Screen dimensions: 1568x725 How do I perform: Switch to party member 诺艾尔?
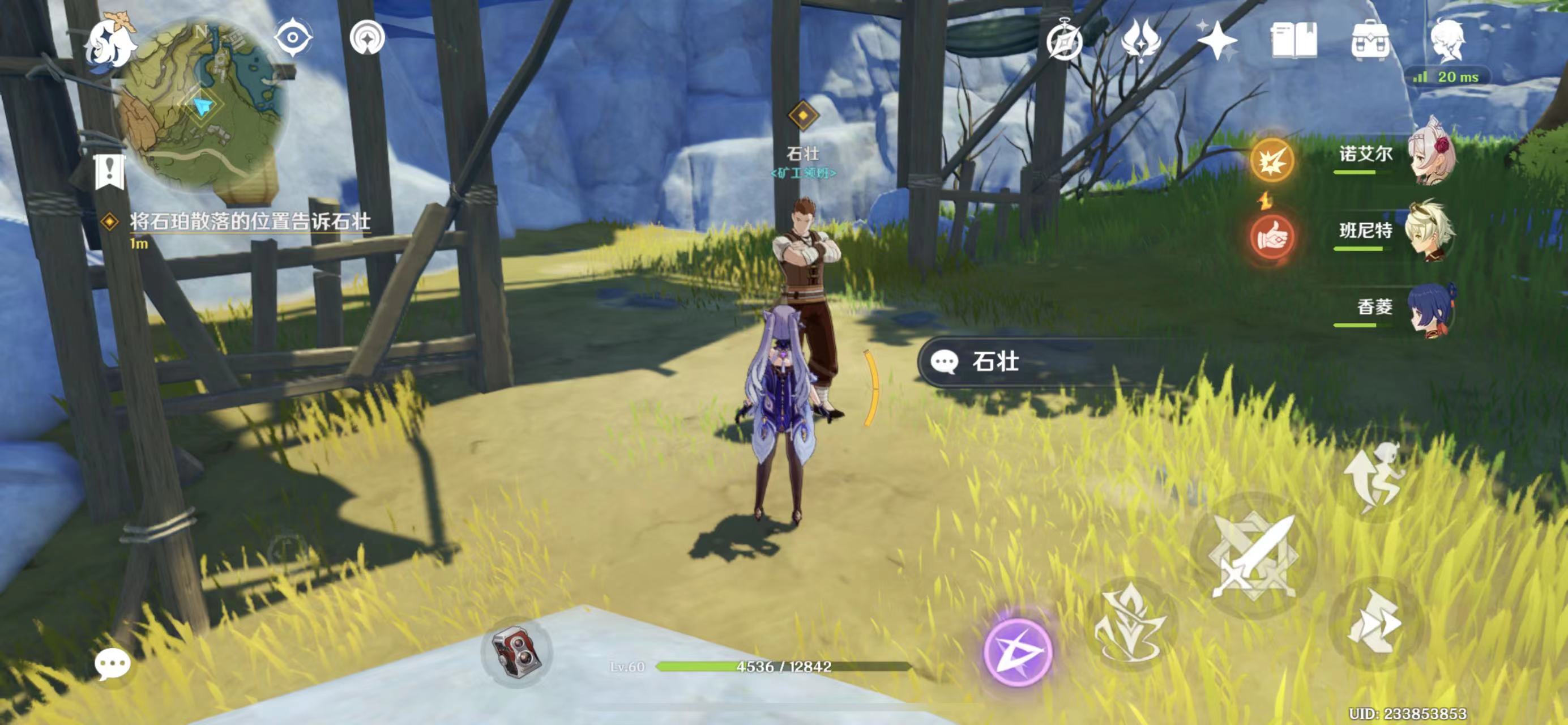pyautogui.click(x=1430, y=153)
